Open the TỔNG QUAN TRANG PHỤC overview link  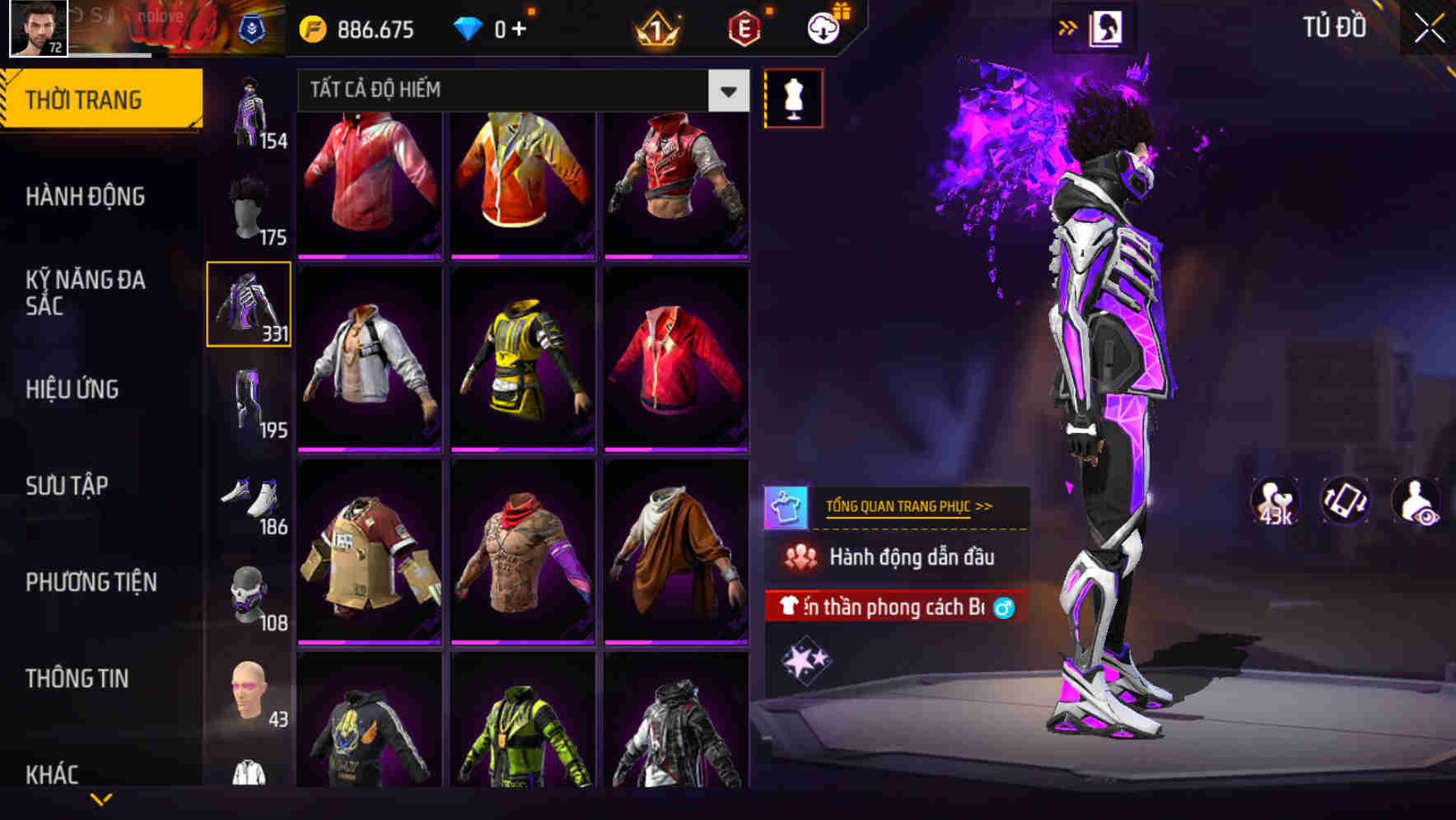tap(910, 506)
